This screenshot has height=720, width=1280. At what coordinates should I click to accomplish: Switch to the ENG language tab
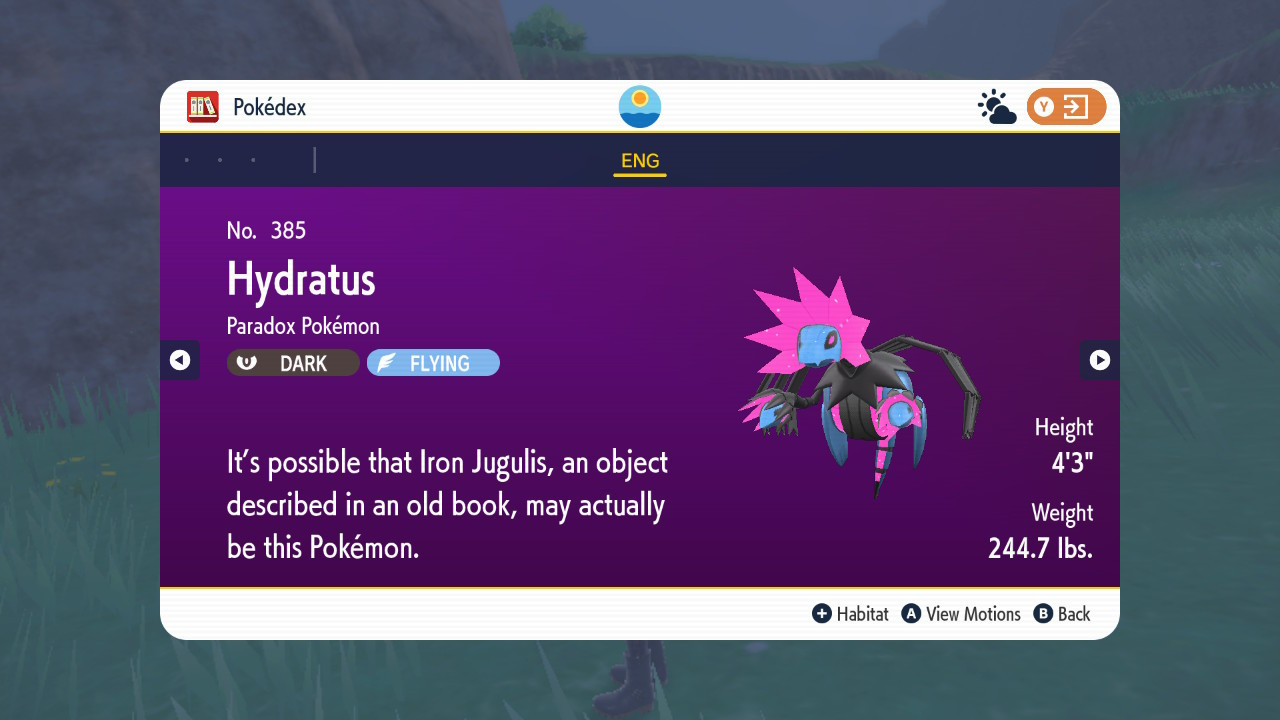[639, 160]
